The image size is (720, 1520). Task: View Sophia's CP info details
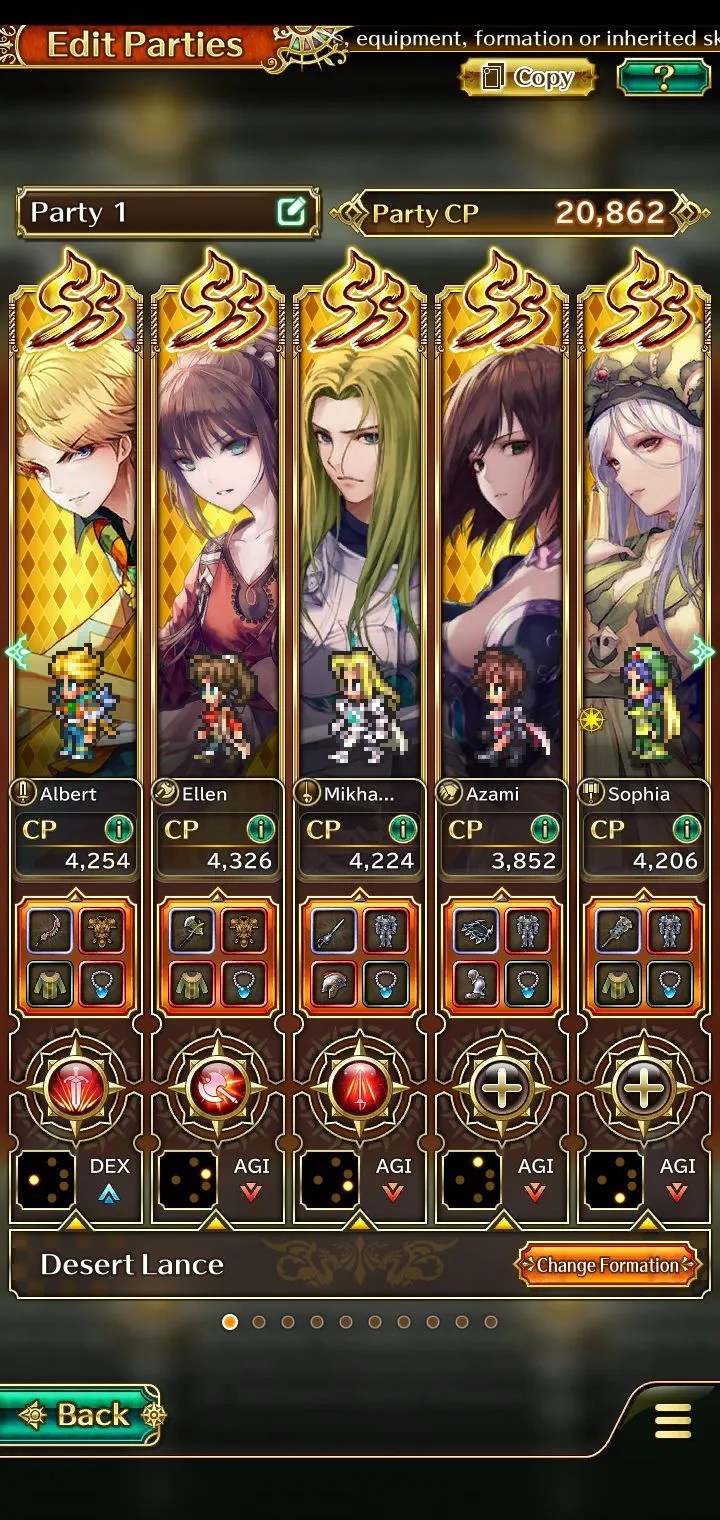pyautogui.click(x=686, y=829)
